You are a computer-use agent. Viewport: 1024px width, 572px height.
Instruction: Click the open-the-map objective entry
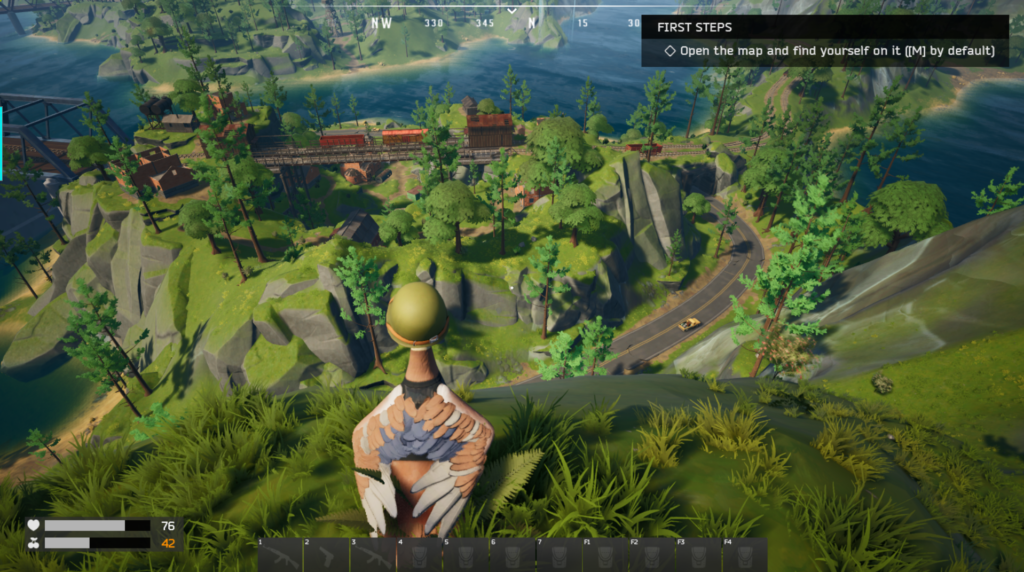click(830, 50)
